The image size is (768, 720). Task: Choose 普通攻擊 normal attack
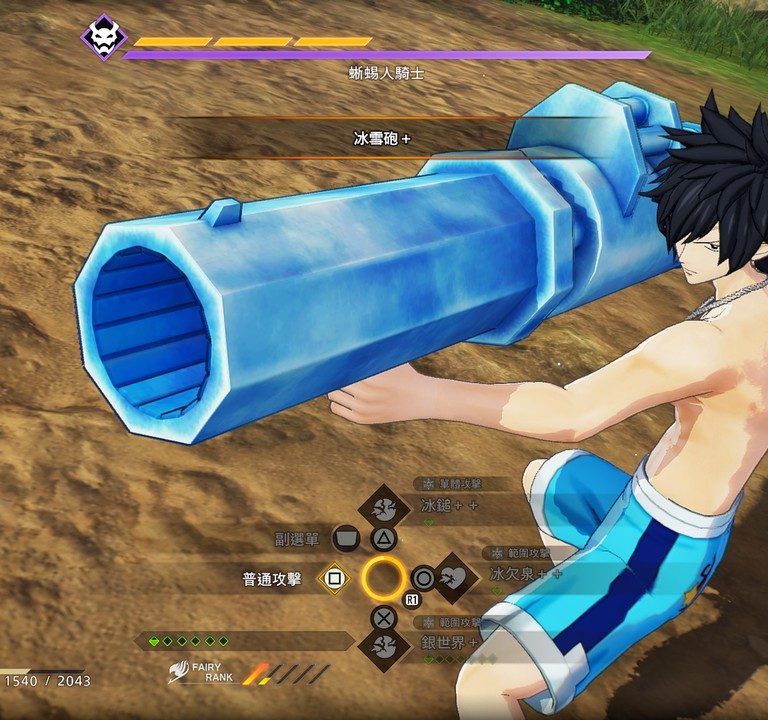pos(334,578)
